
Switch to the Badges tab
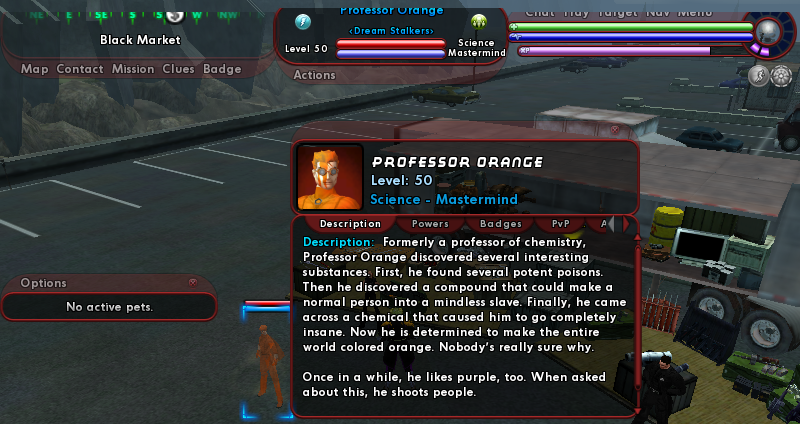click(501, 224)
